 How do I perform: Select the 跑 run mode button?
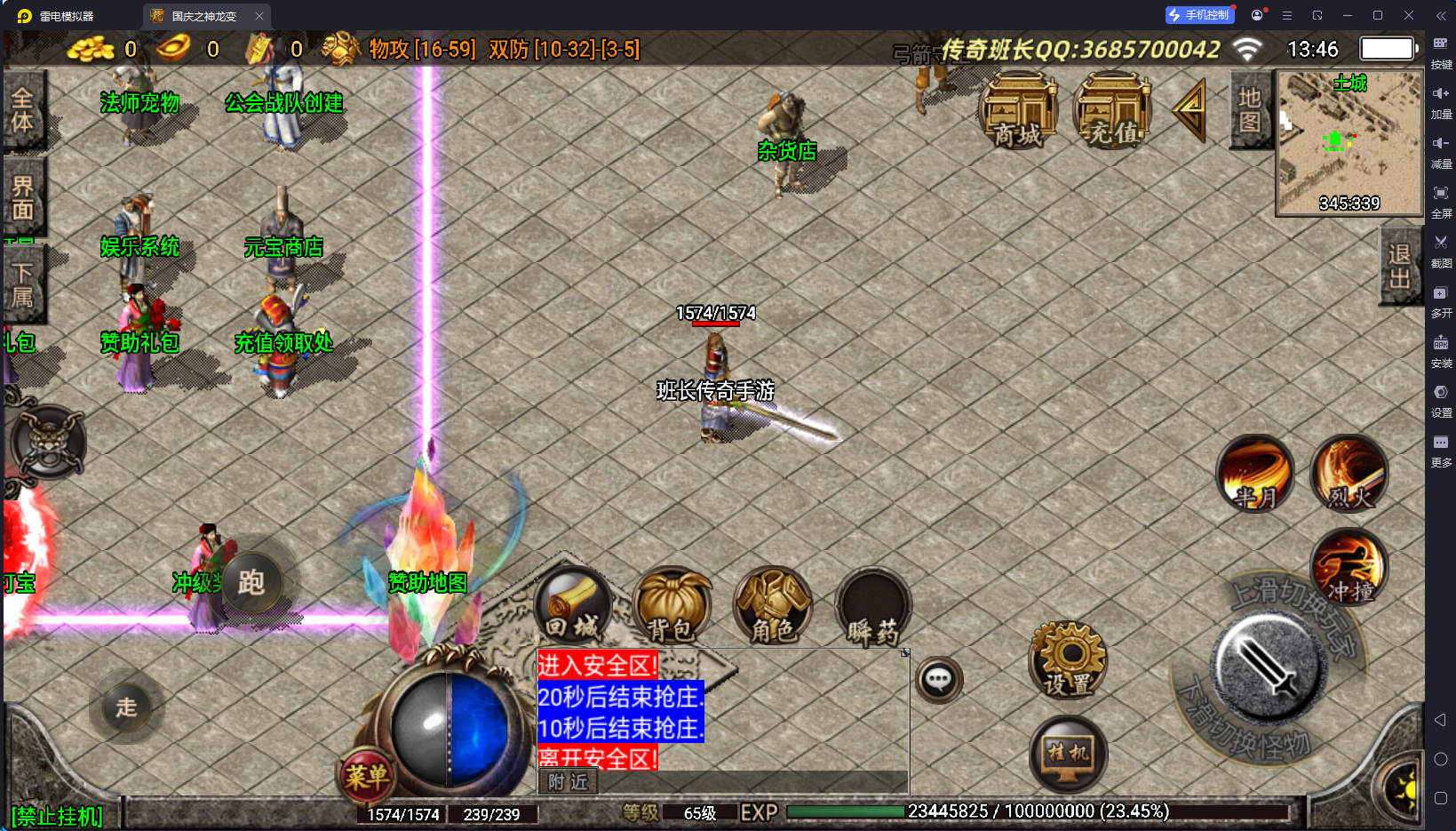coord(251,583)
